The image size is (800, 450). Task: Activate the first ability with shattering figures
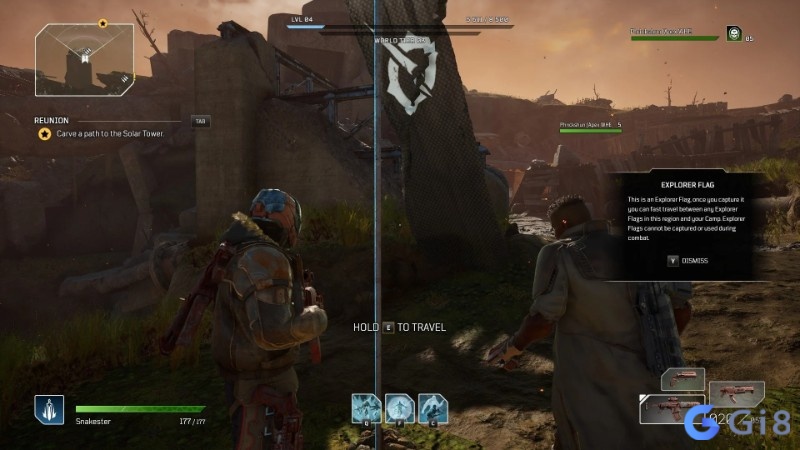pos(366,407)
